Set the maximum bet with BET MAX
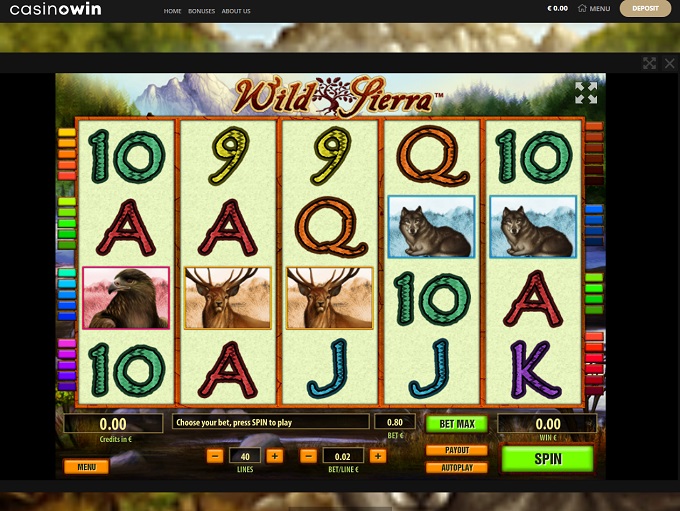680x511 pixels. [x=456, y=424]
